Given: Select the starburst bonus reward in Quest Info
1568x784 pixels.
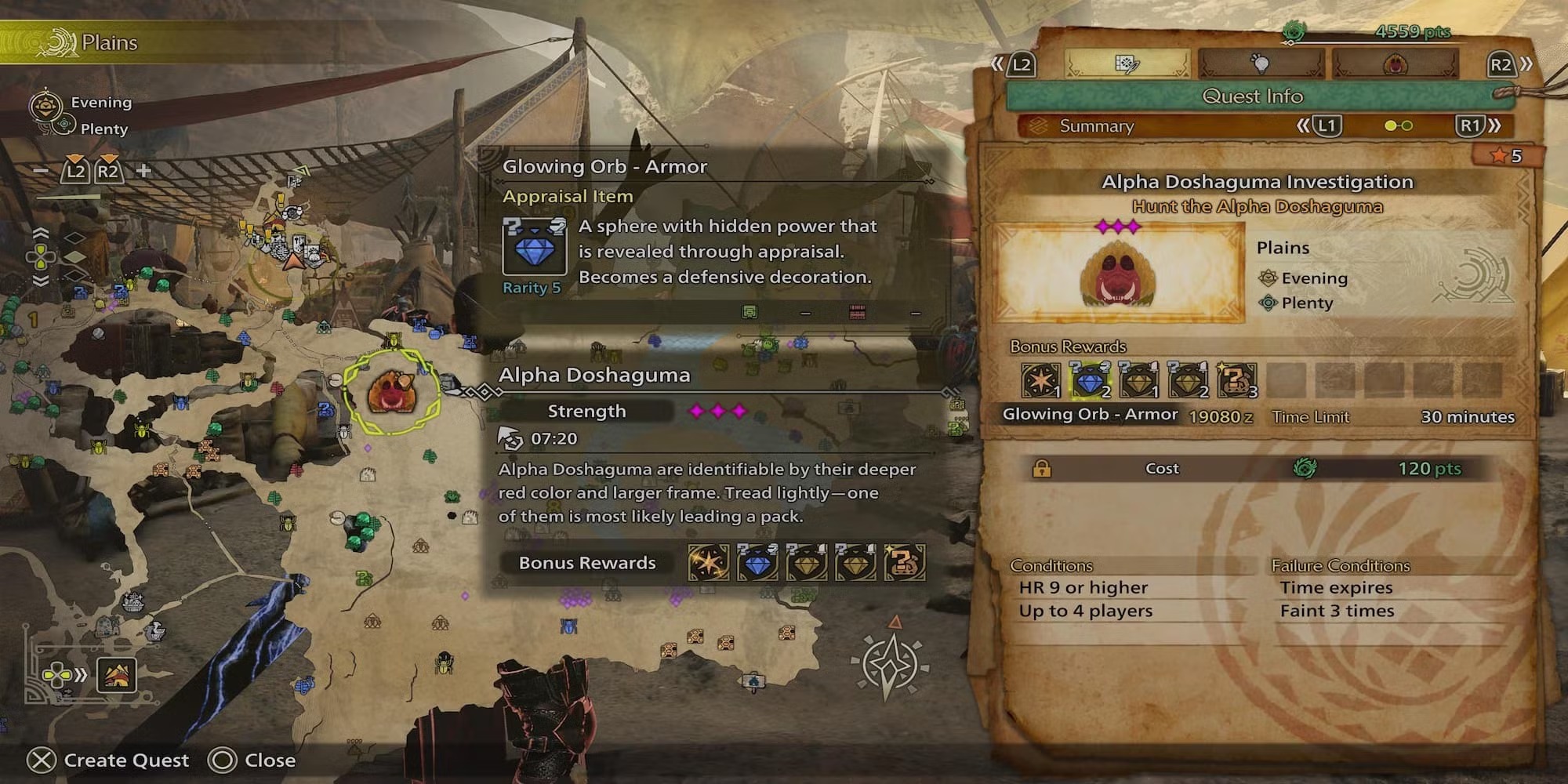Looking at the screenshot, I should pyautogui.click(x=1040, y=381).
